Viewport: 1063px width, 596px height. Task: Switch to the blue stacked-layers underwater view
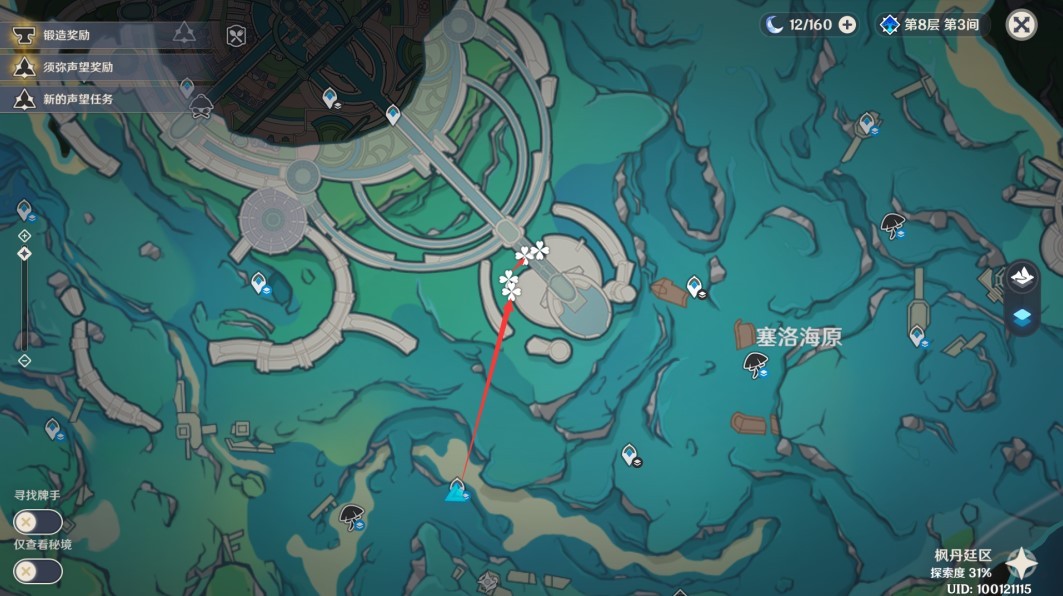[1022, 318]
